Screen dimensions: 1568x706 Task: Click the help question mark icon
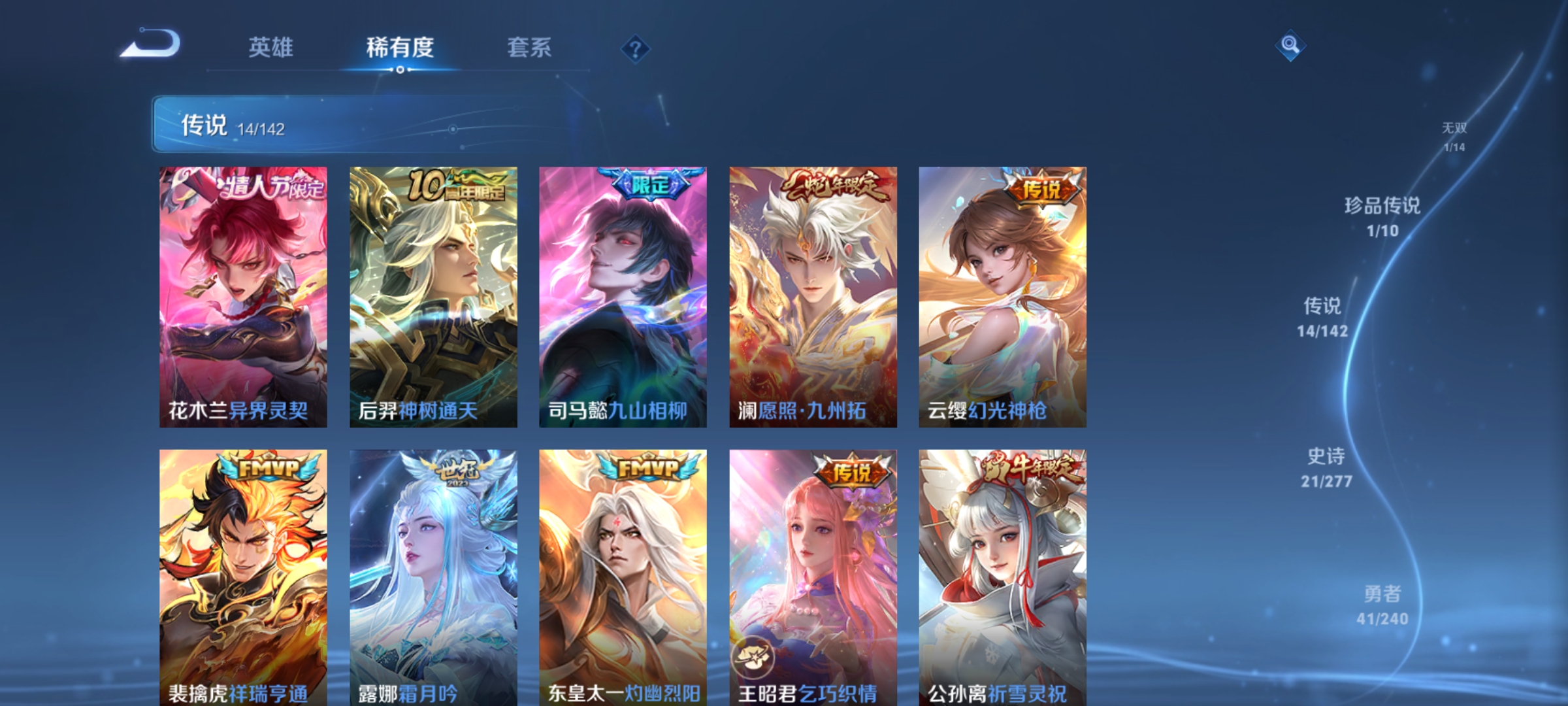(634, 48)
